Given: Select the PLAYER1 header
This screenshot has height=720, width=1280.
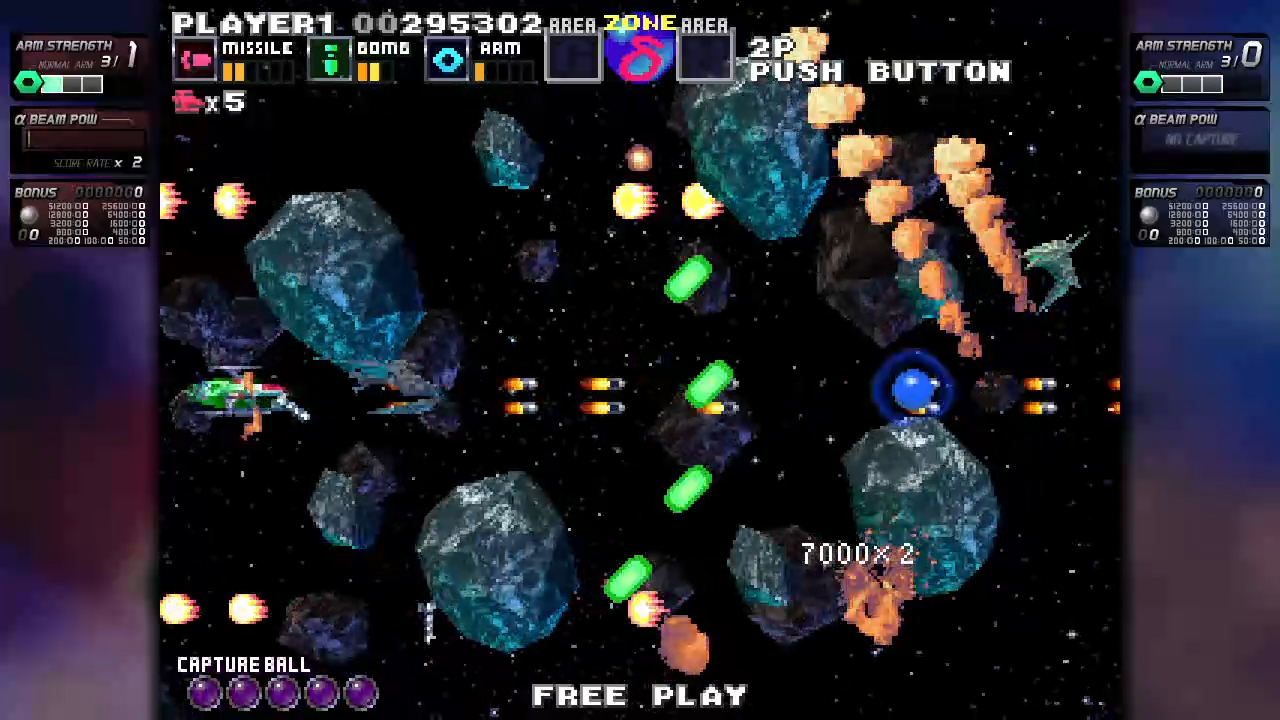Looking at the screenshot, I should tap(253, 22).
